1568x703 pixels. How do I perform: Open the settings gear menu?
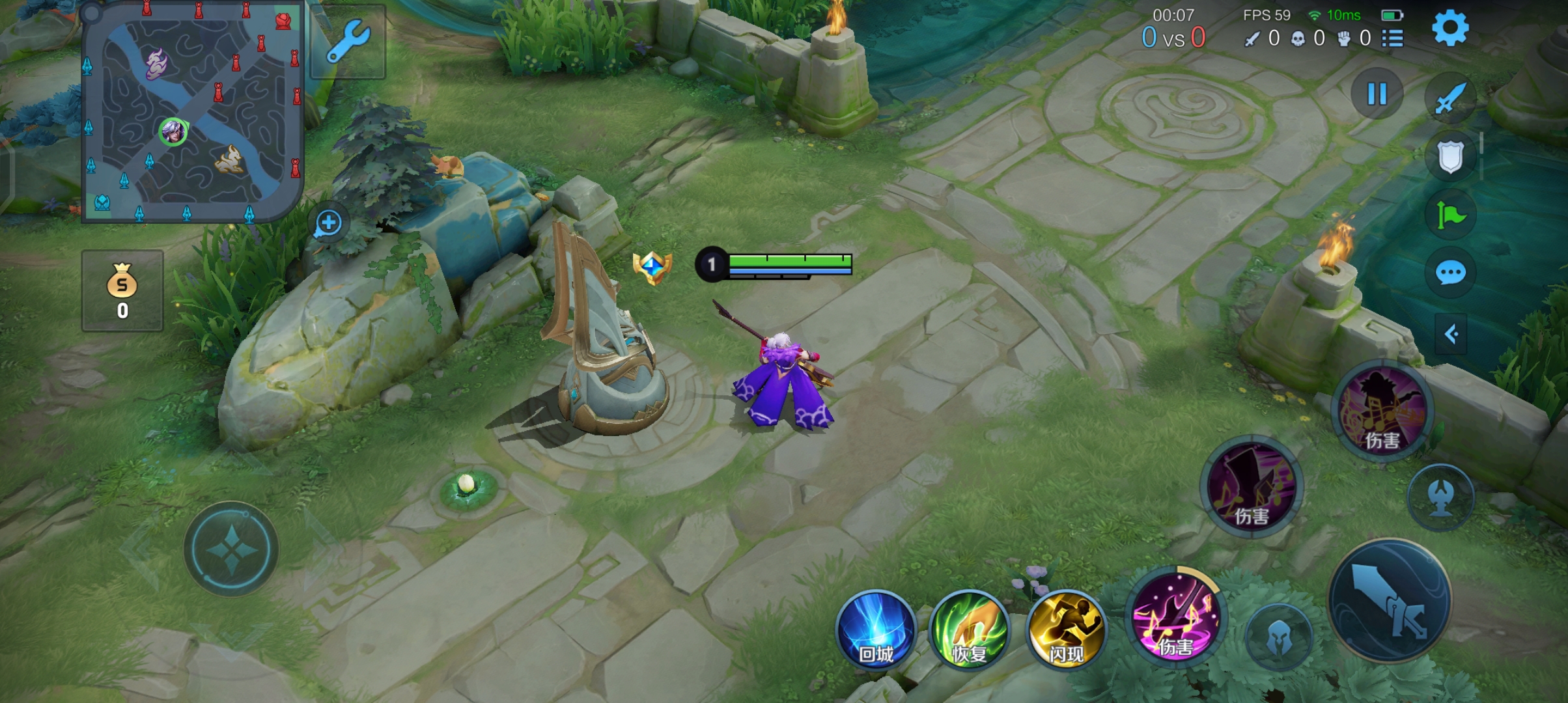pos(1449,28)
